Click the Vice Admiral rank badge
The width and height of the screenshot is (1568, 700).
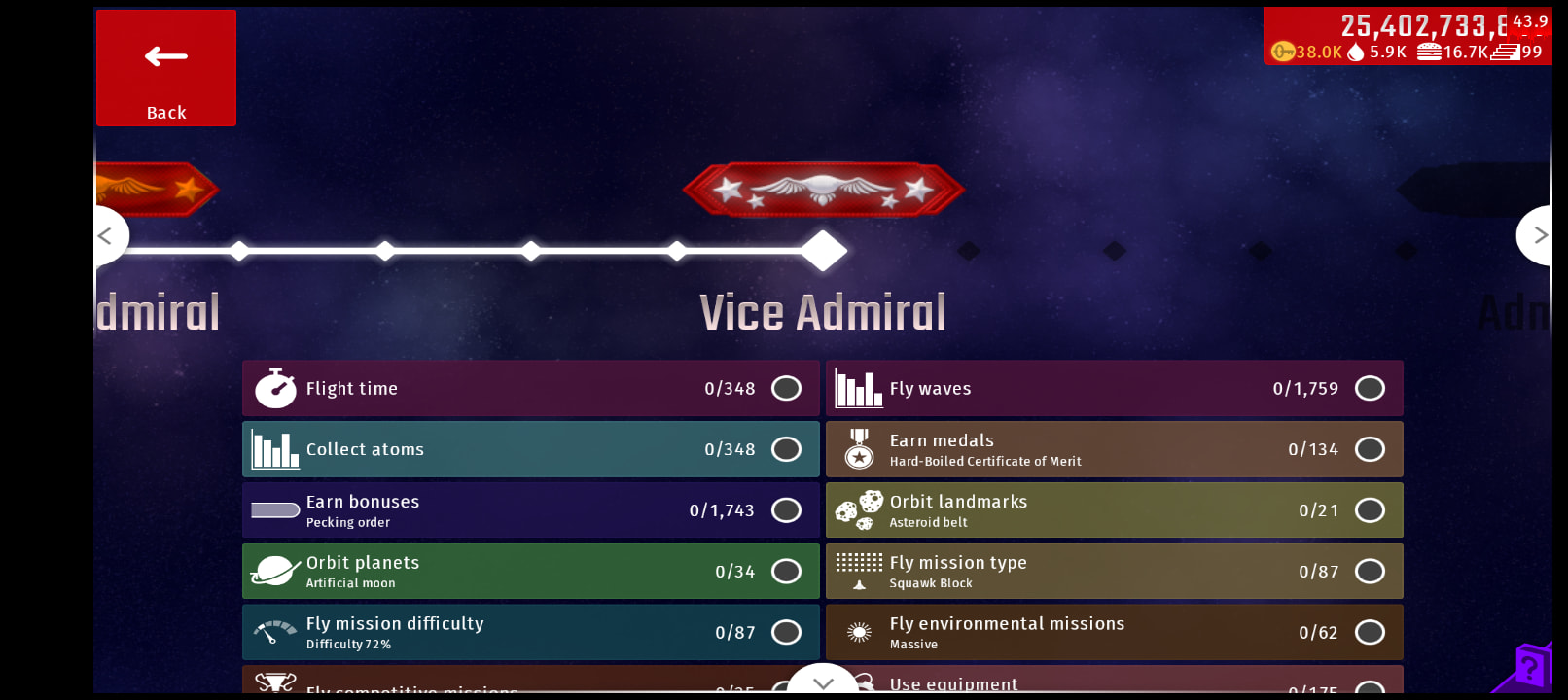pos(823,189)
